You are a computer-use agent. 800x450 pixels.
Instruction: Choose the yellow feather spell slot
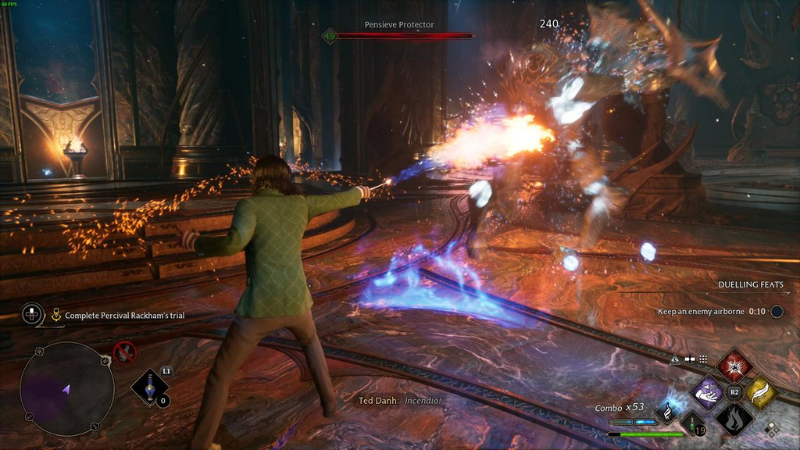762,393
